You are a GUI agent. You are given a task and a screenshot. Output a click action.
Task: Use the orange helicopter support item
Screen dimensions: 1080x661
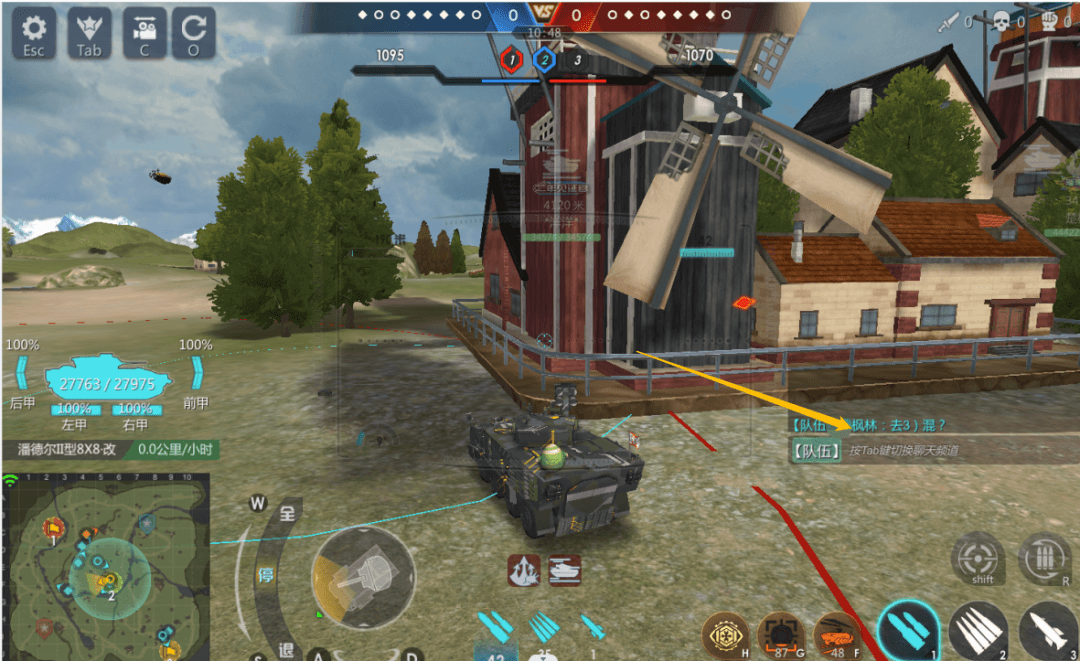[836, 636]
